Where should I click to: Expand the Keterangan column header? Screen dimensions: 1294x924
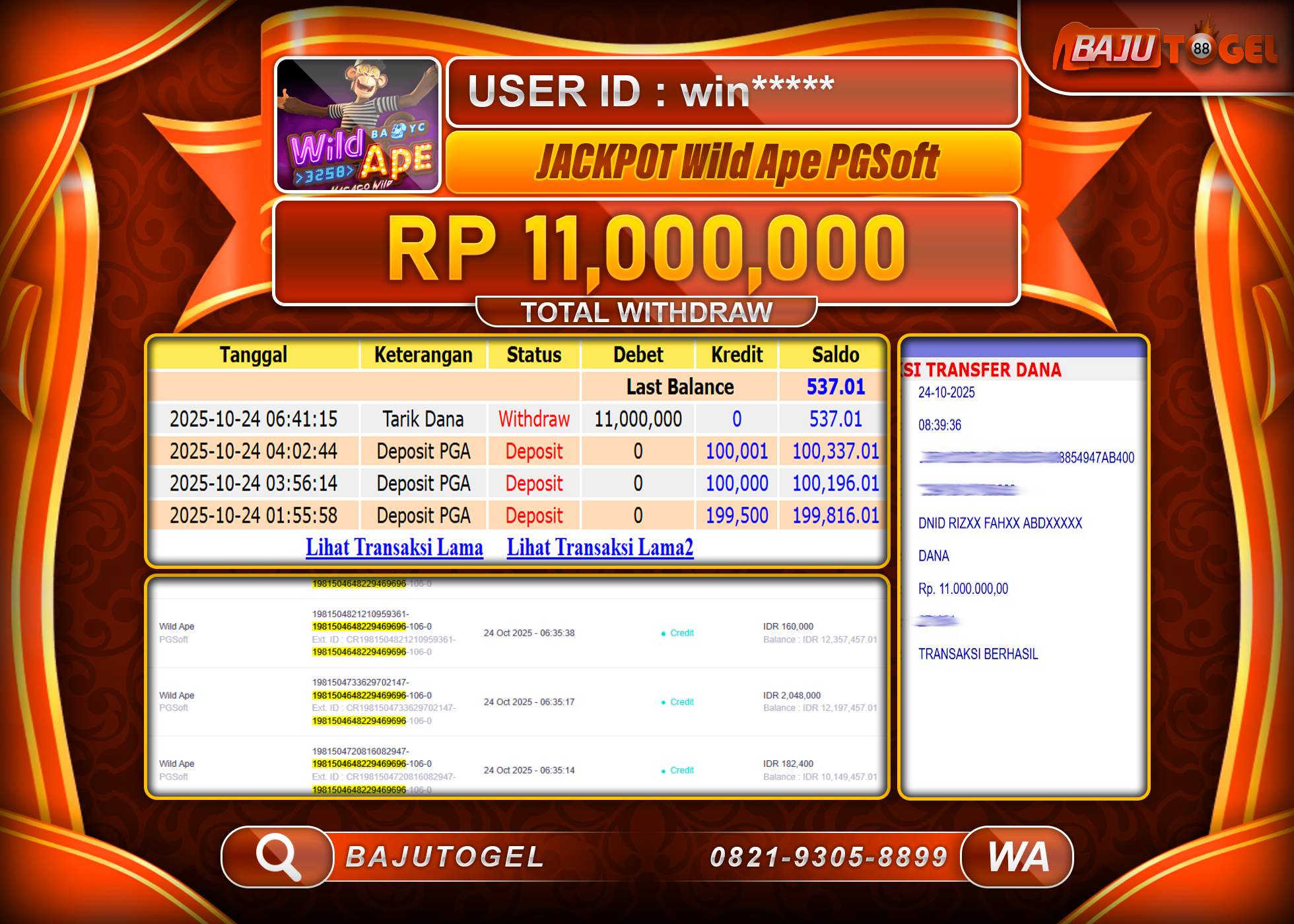(x=423, y=355)
